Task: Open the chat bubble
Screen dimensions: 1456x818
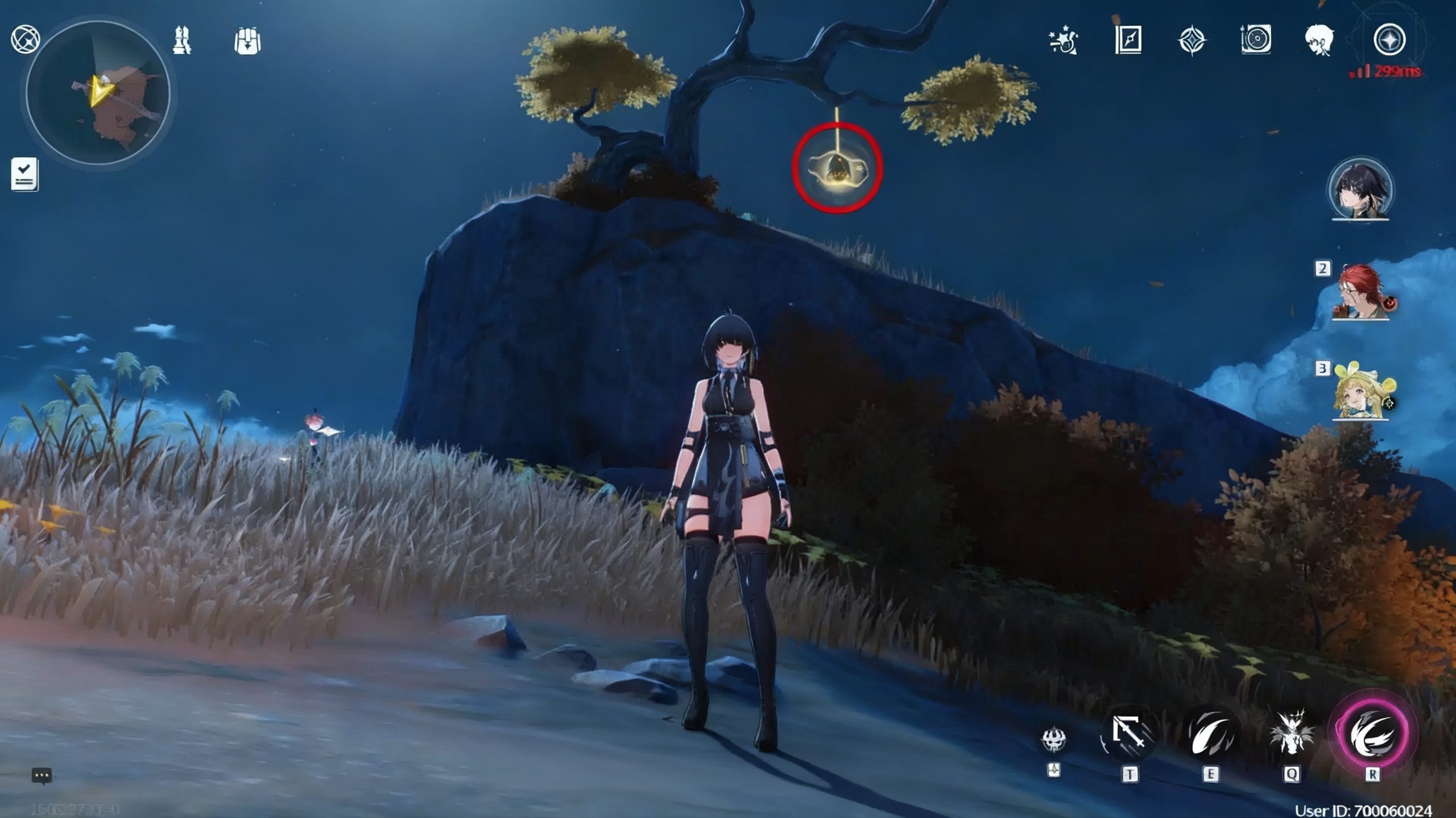Action: pos(42,775)
